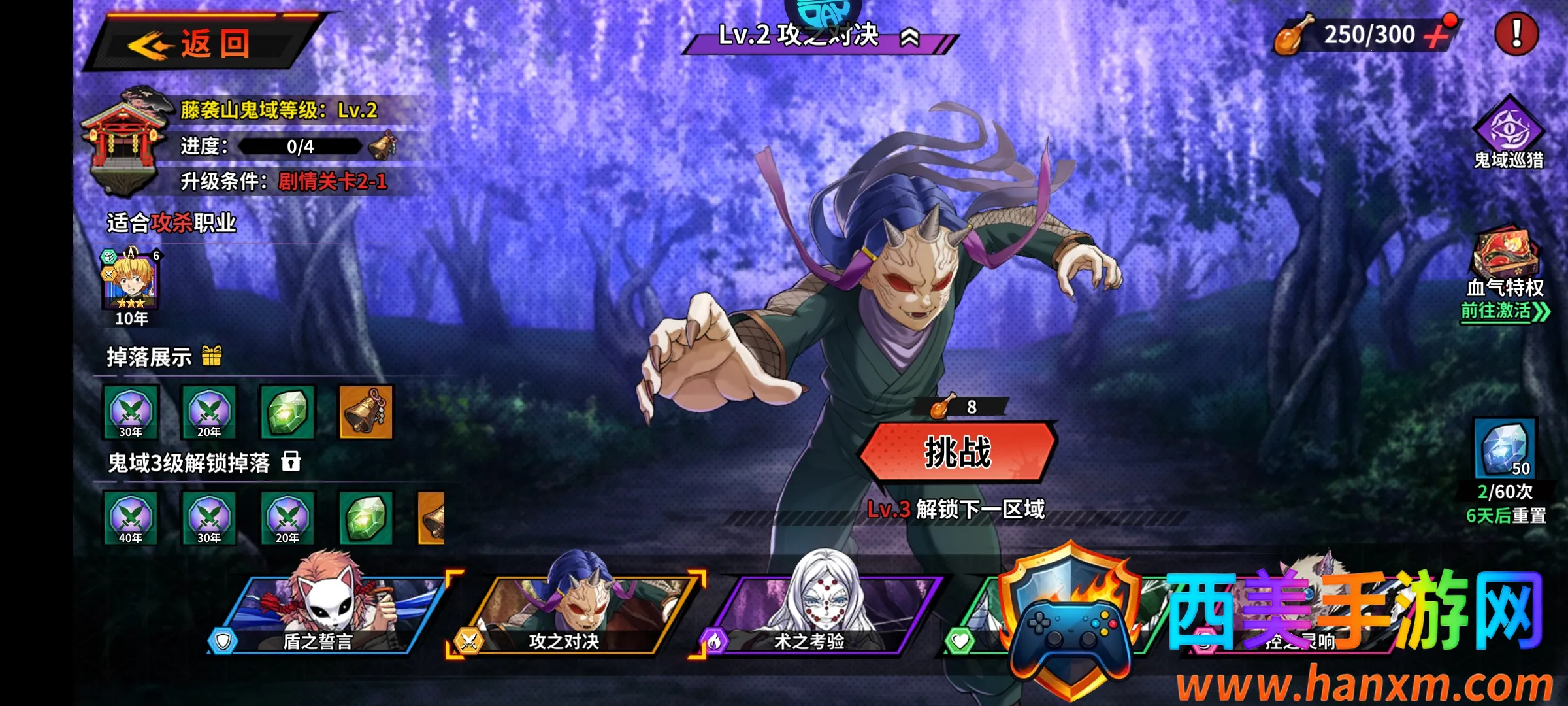Select the 攻之对决 stage tab
This screenshot has width=1568, height=706.
pos(575,614)
